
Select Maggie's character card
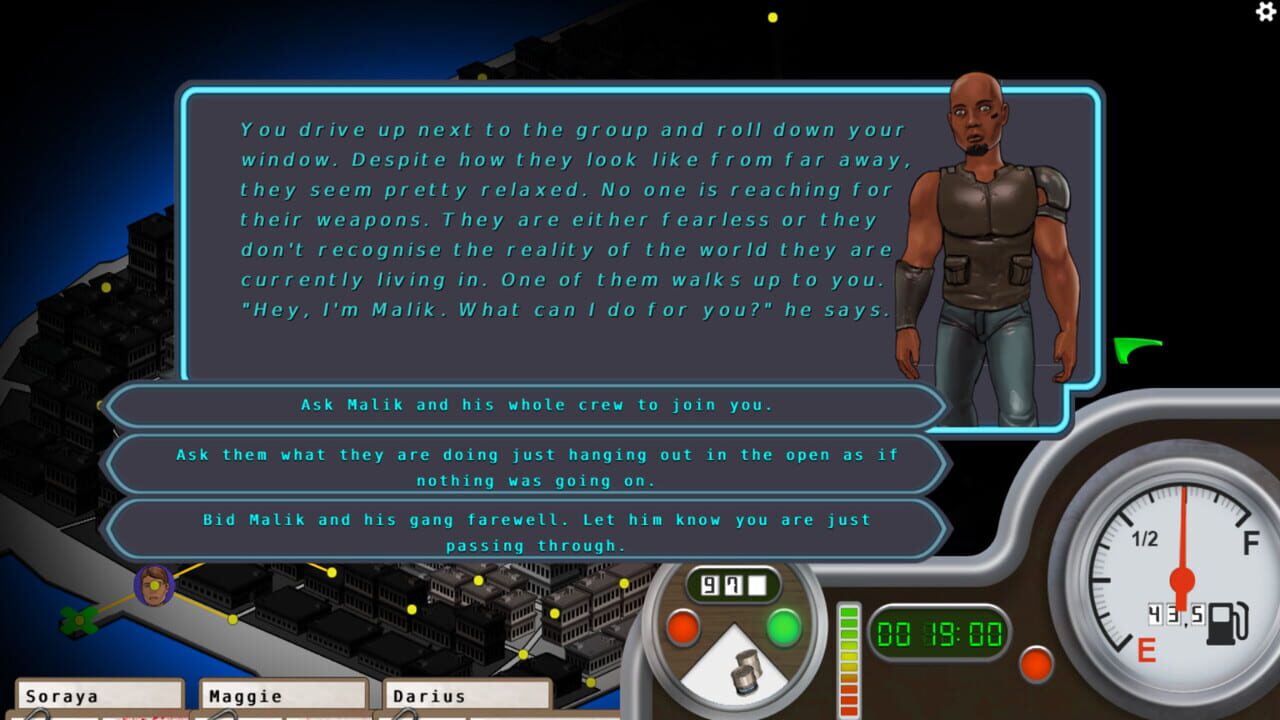click(x=283, y=697)
